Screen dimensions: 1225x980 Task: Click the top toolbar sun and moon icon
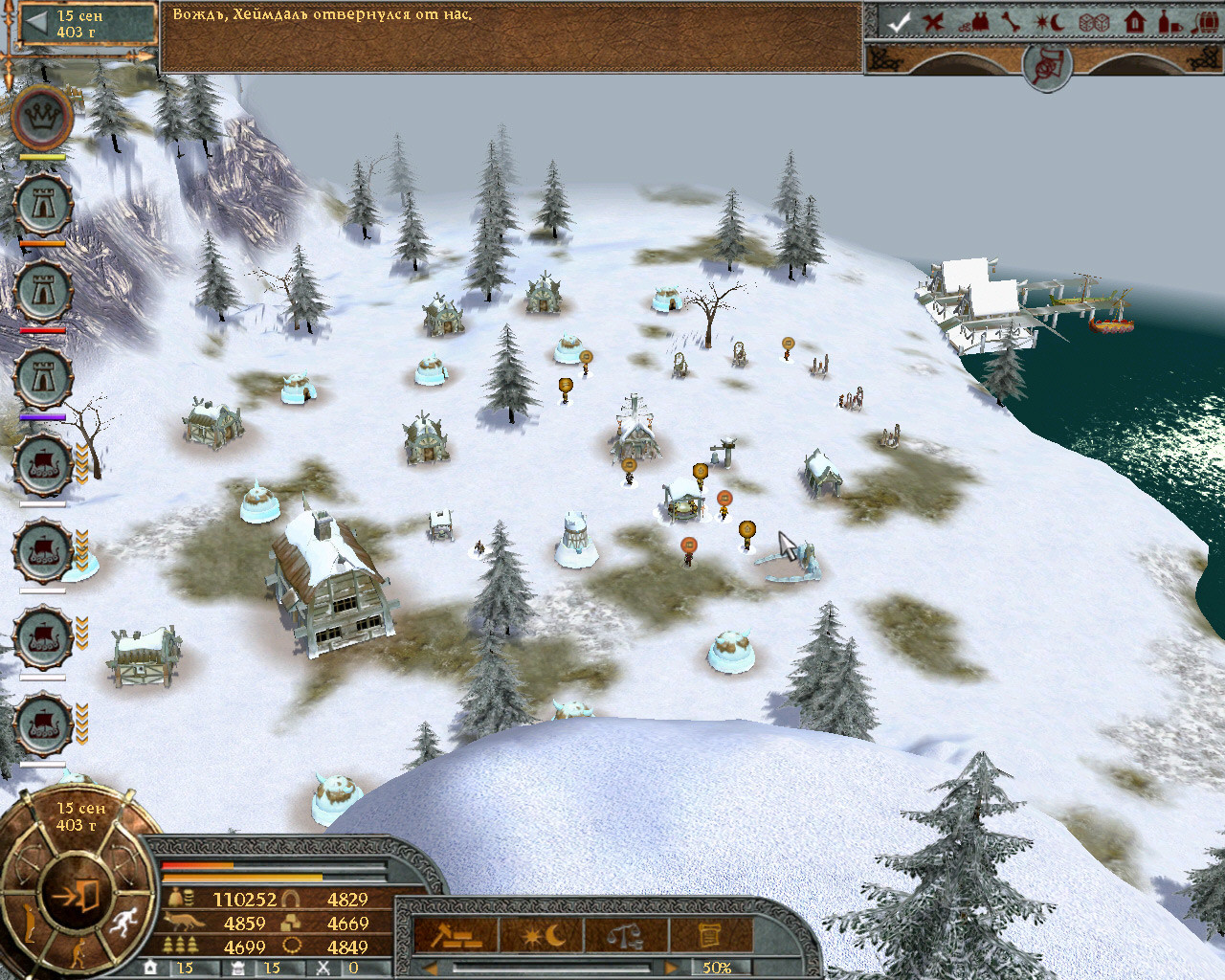1053,21
